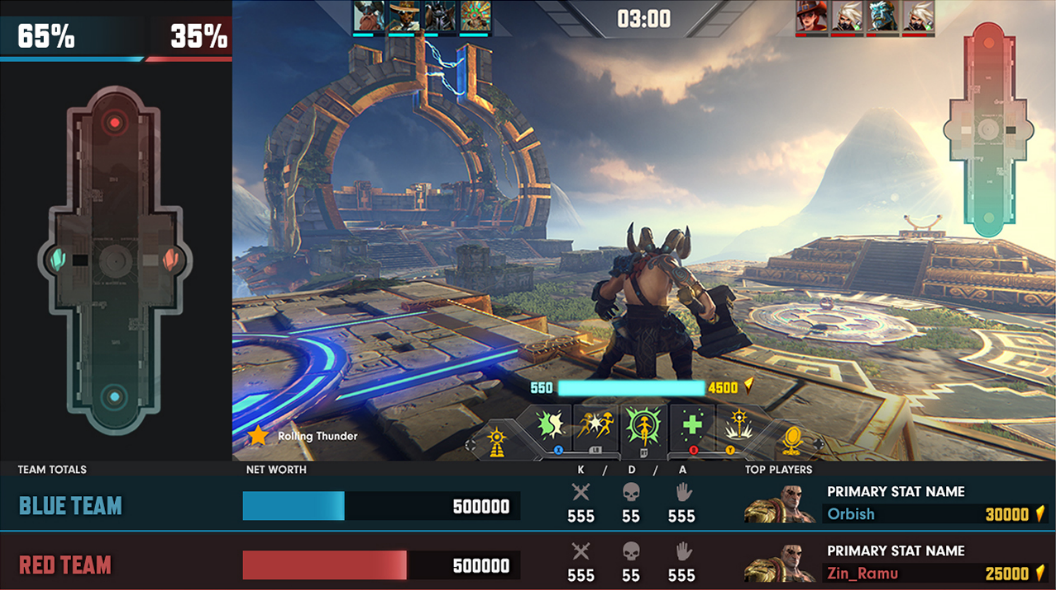Screen dimensions: 1056x590
Task: Activate the green plus heal ability
Action: [x=692, y=426]
